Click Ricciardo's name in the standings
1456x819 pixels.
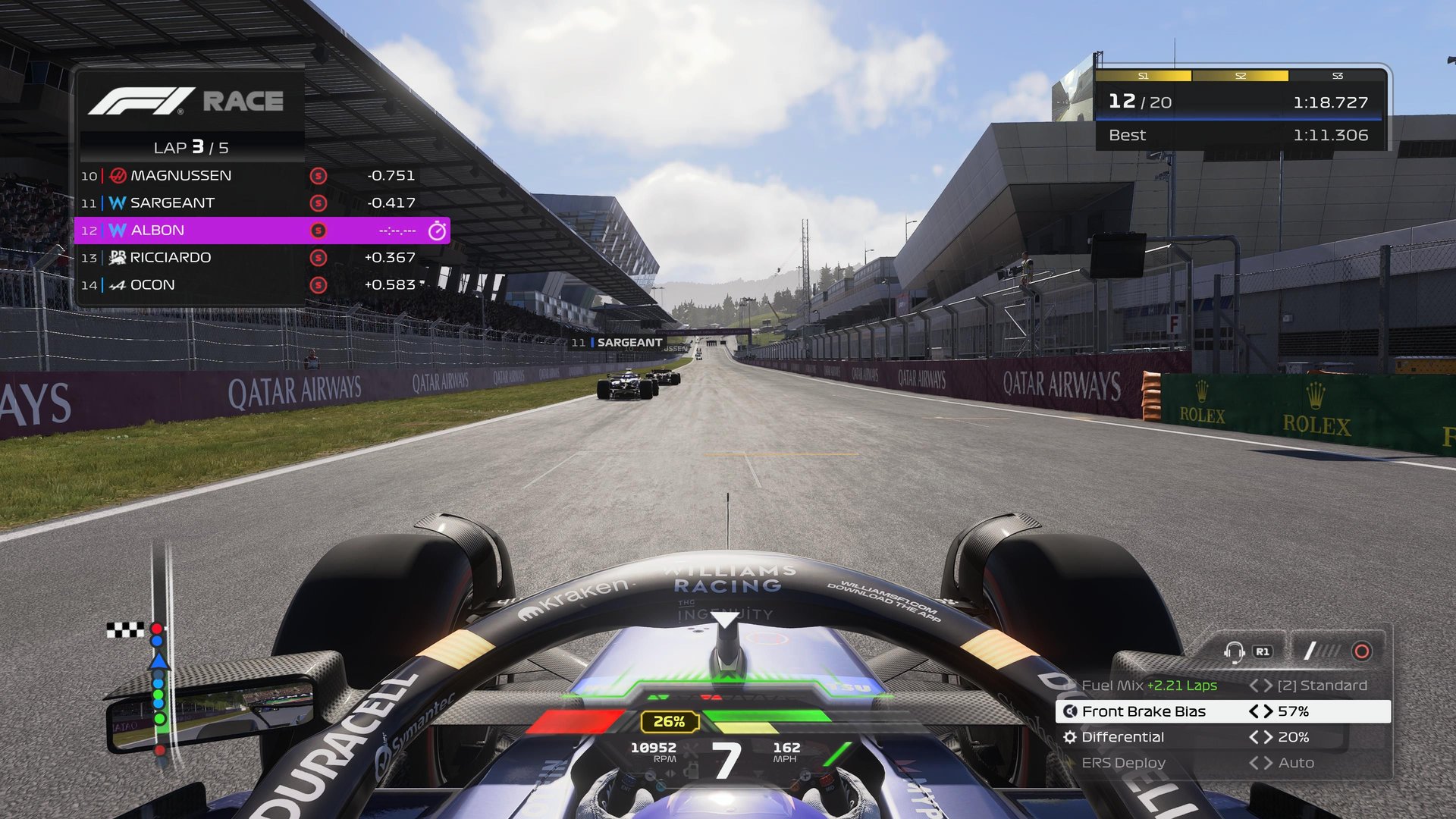pos(169,257)
